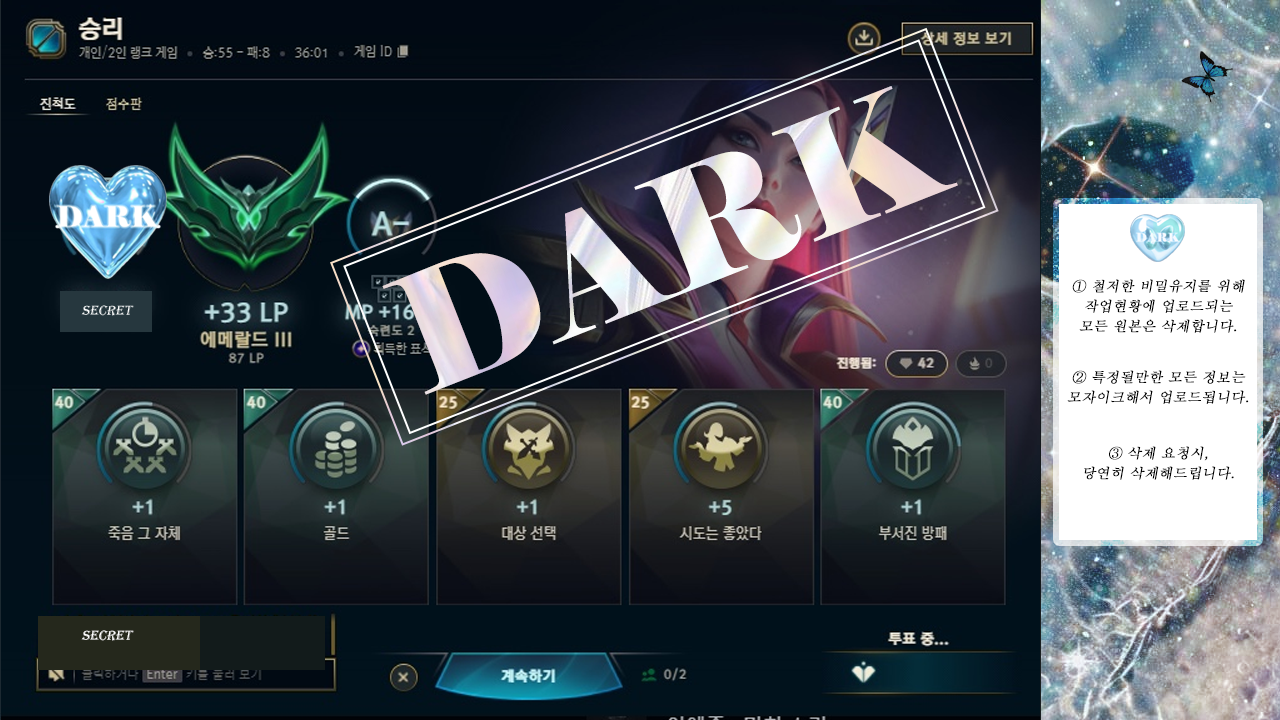Screen dimensions: 1280x720
Task: Toggle the heart counter showing 42
Action: (x=916, y=363)
